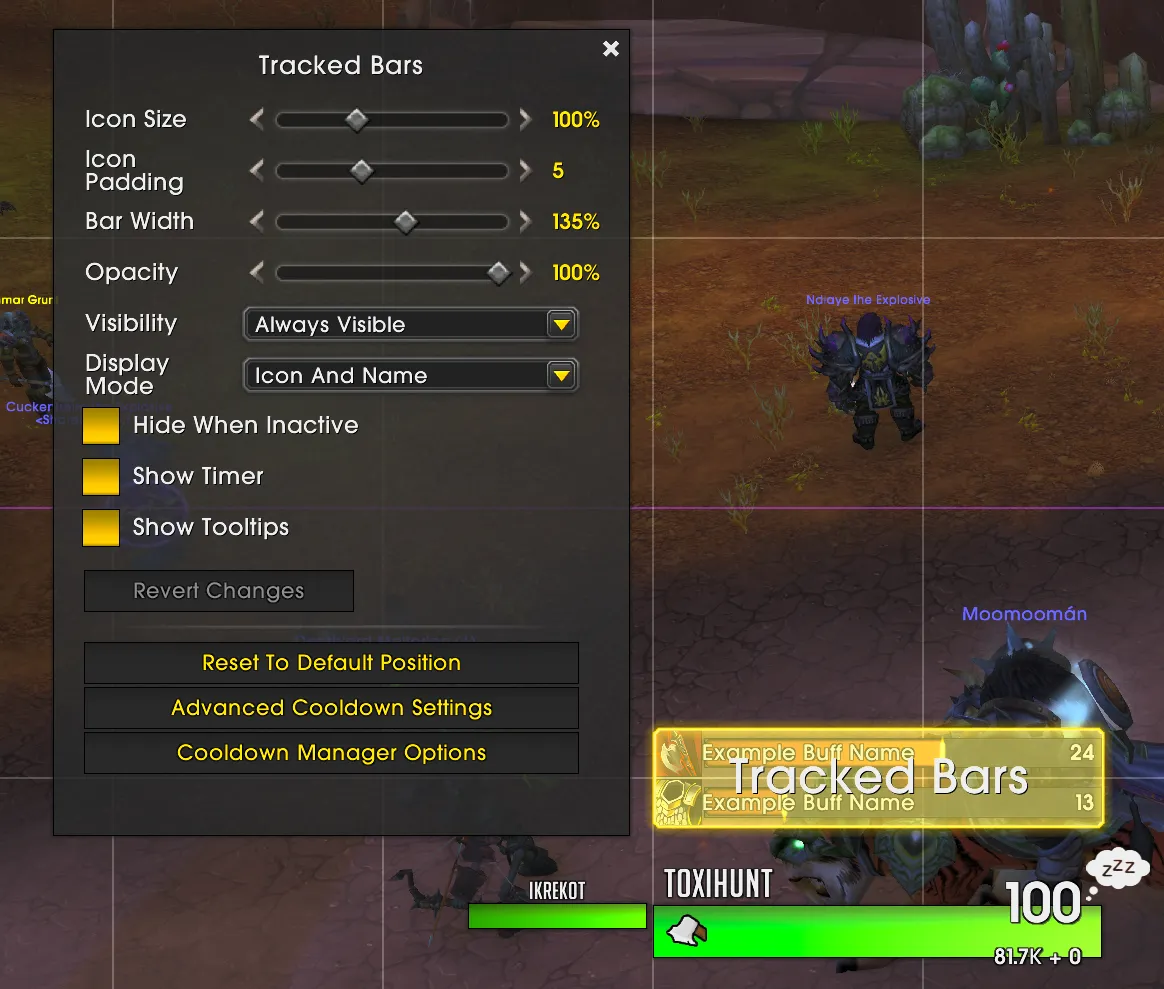Toggle the Show Timer checkbox
1164x989 pixels.
101,477
